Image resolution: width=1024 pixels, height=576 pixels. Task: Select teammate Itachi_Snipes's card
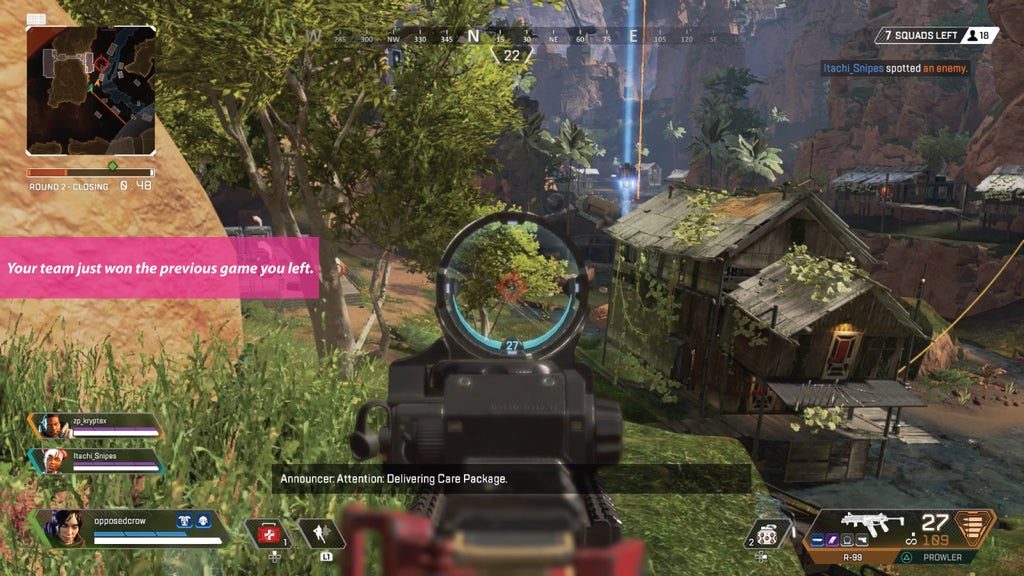point(98,459)
